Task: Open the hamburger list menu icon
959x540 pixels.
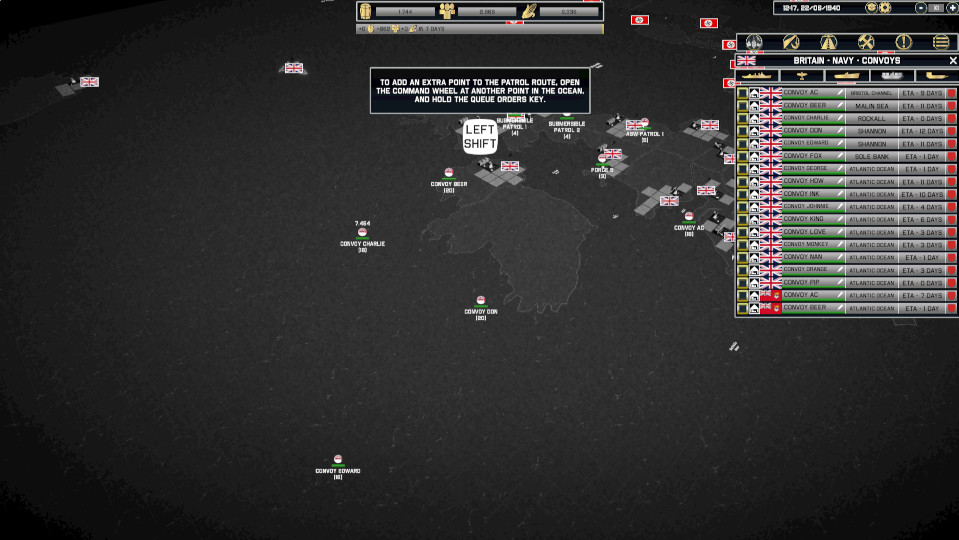Action: 940,42
